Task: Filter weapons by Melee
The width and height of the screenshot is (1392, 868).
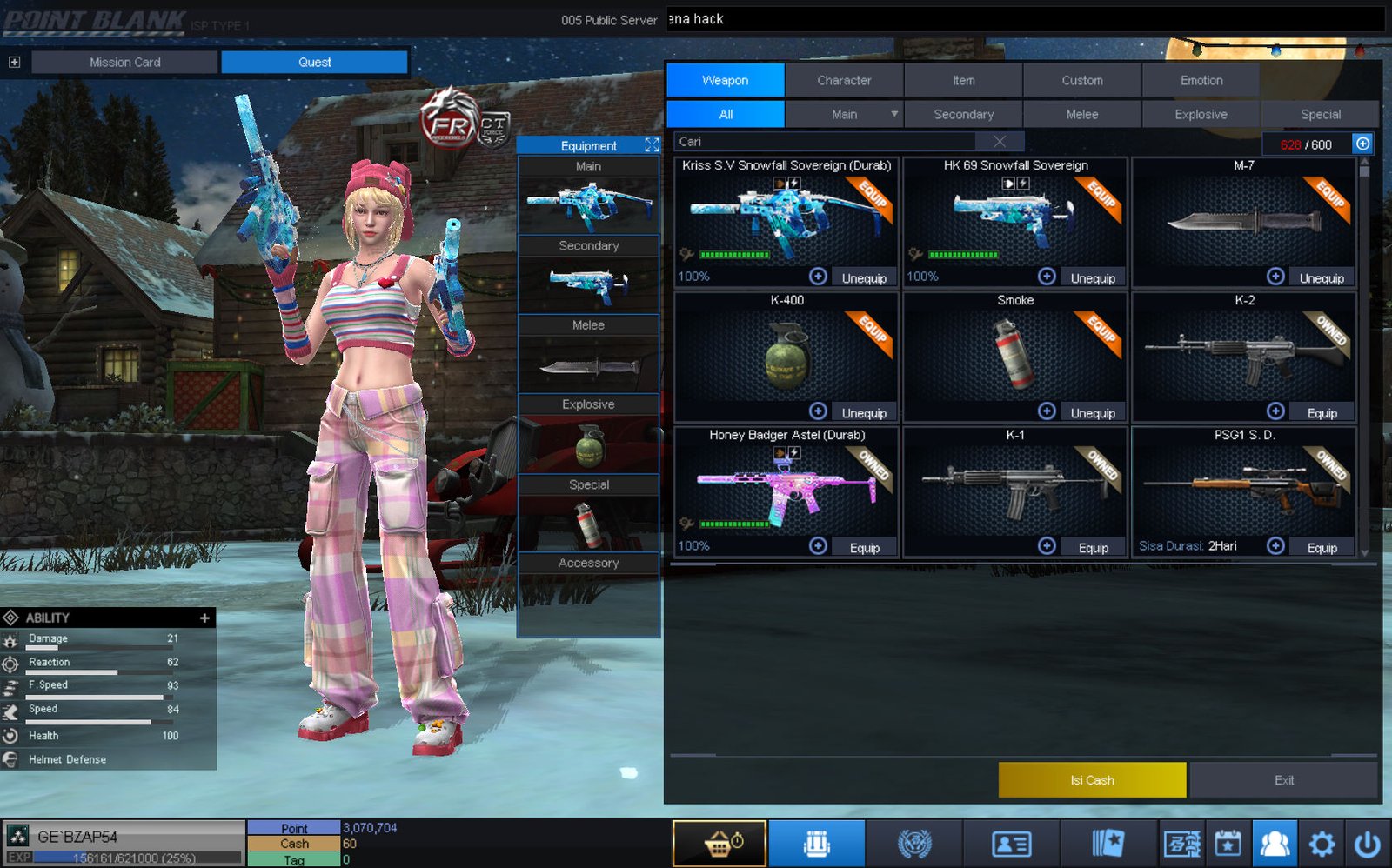Action: tap(1081, 114)
